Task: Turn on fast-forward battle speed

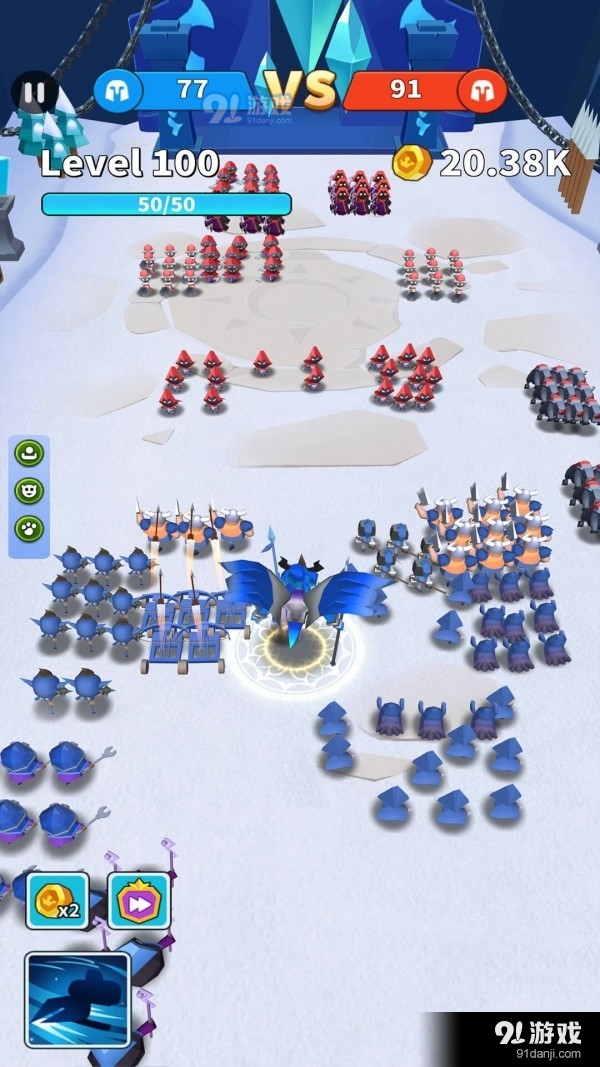Action: (138, 900)
